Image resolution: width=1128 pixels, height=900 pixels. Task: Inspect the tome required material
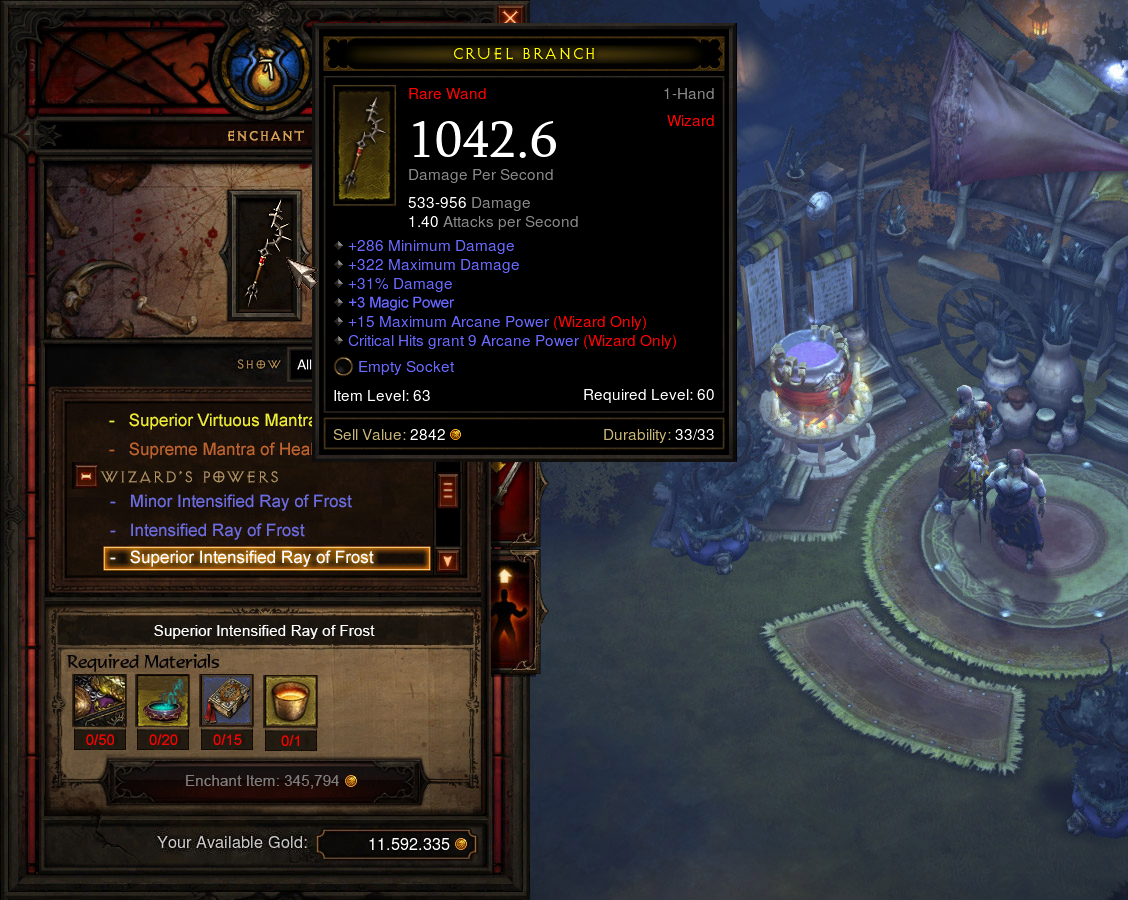227,702
